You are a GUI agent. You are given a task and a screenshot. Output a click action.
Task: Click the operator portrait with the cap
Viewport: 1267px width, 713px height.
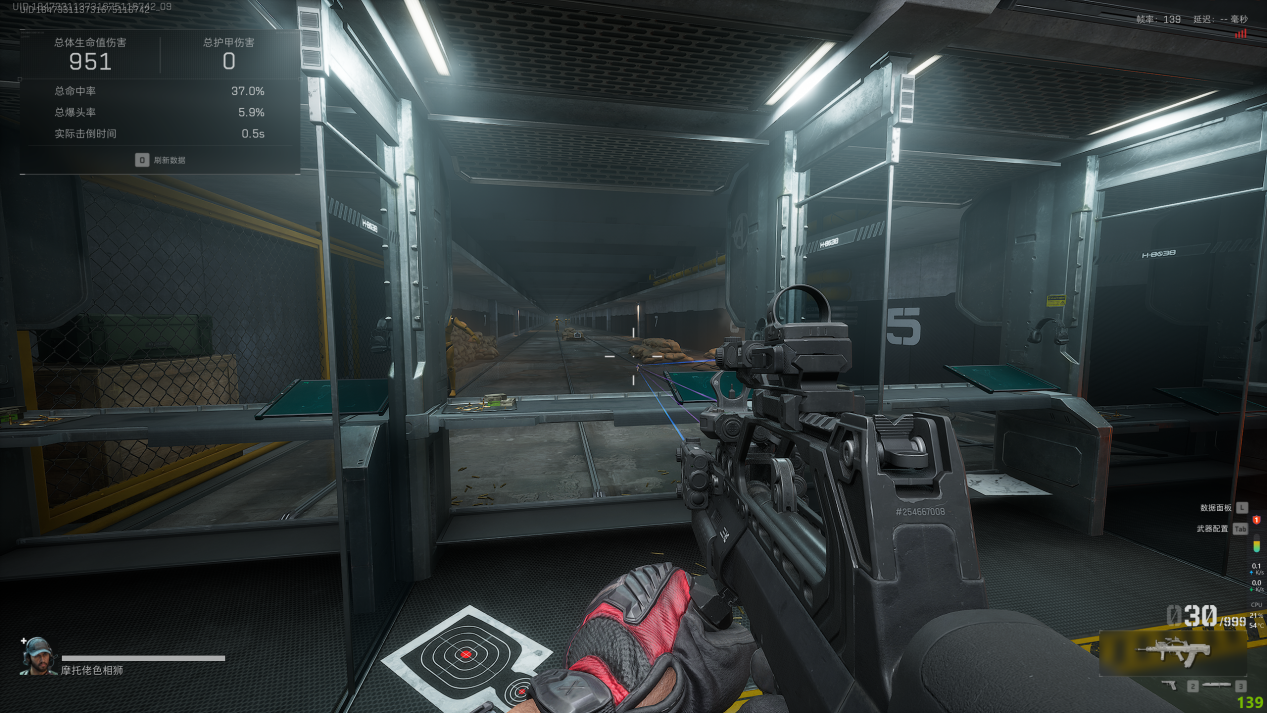38,655
